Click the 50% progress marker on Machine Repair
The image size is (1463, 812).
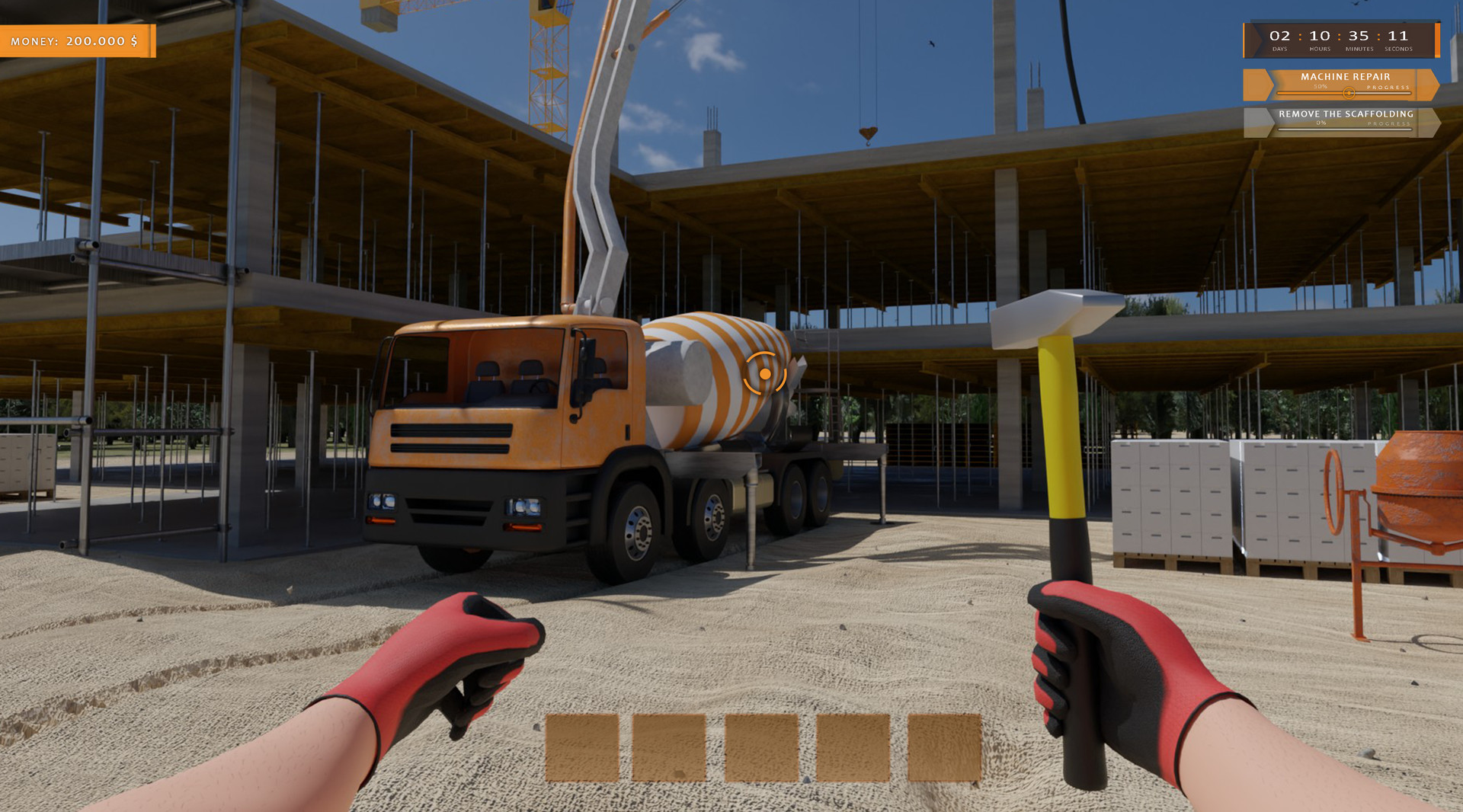[x=1349, y=94]
